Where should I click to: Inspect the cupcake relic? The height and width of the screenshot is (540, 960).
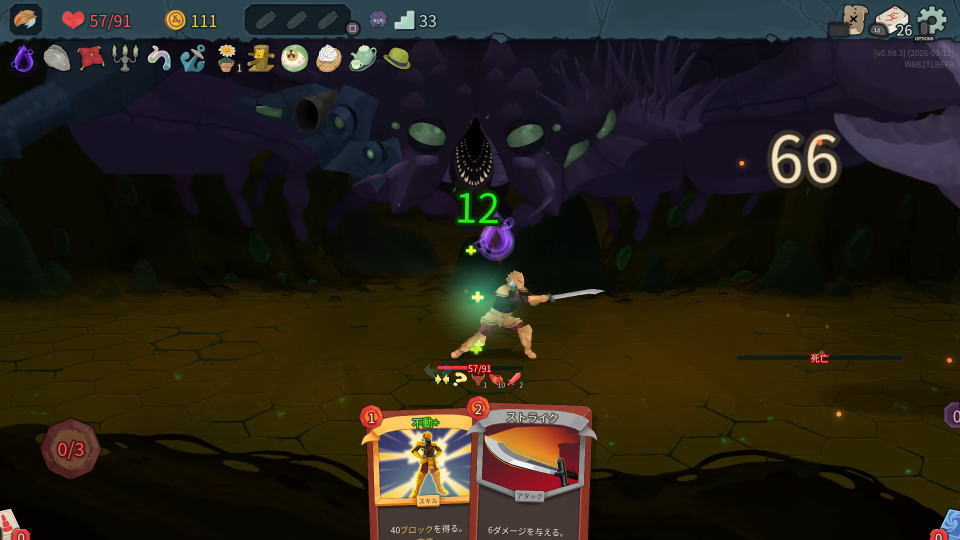(328, 59)
